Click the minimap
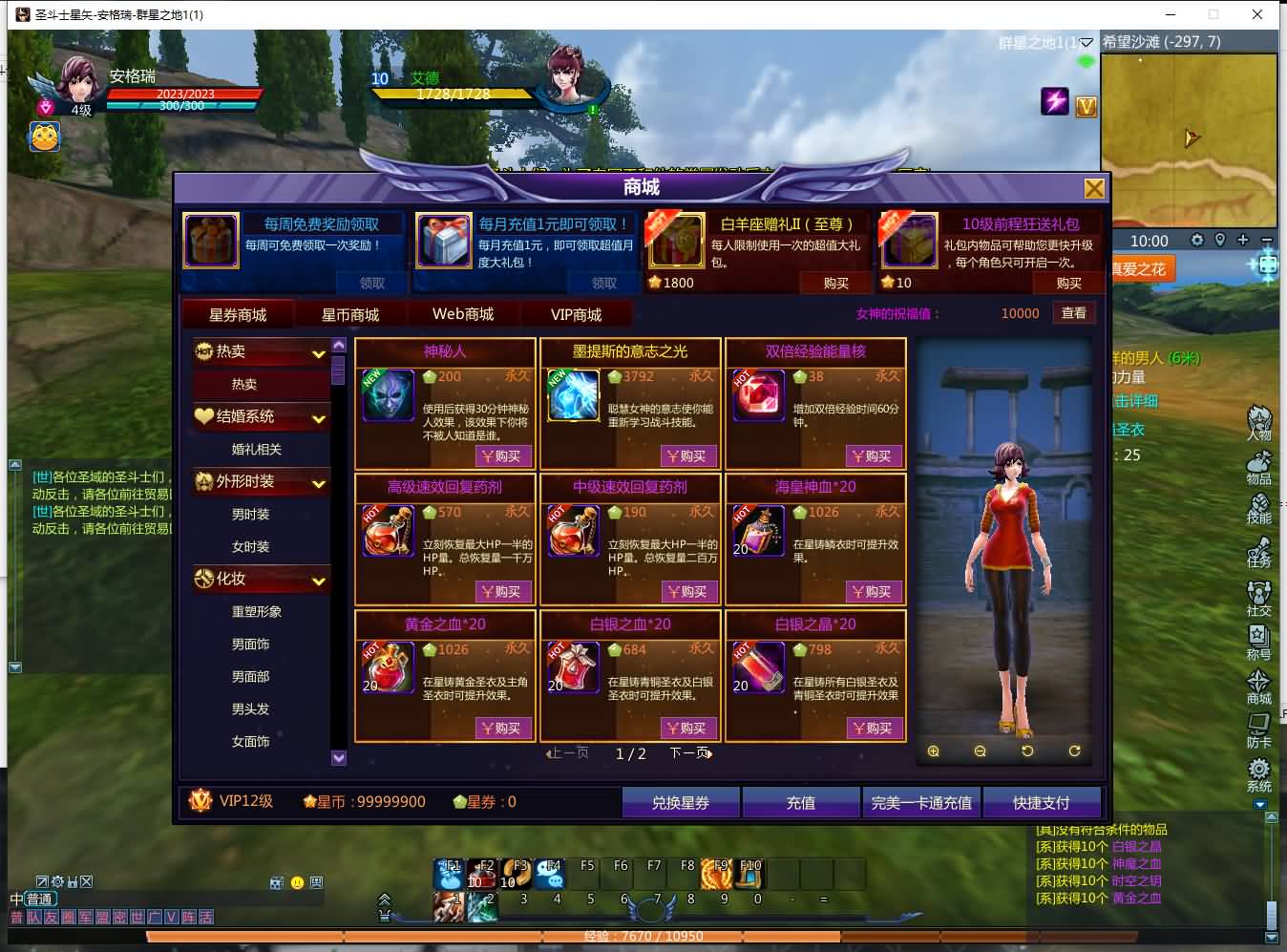The image size is (1287, 952). click(x=1189, y=124)
